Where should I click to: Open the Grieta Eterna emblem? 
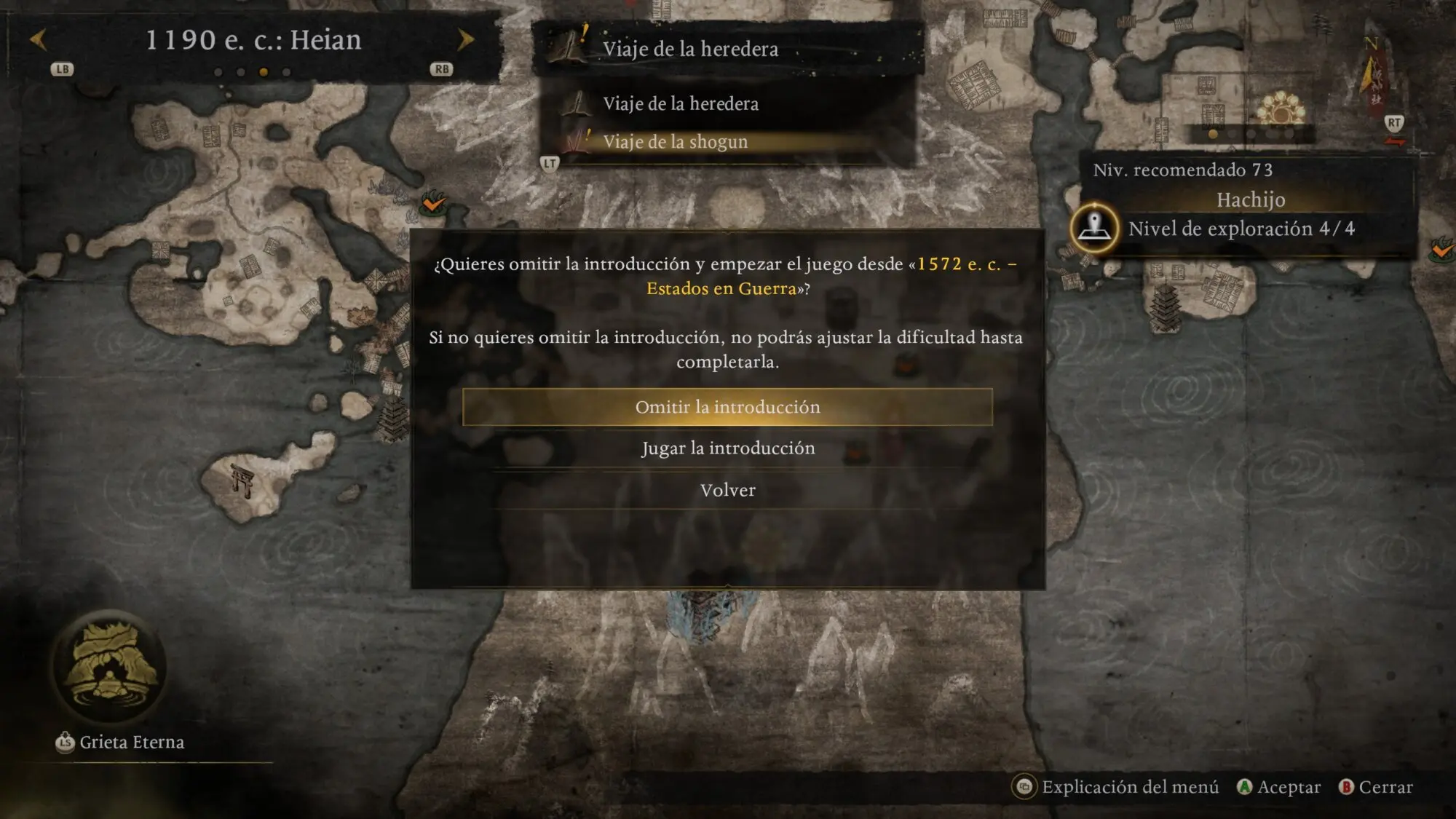[x=110, y=666]
